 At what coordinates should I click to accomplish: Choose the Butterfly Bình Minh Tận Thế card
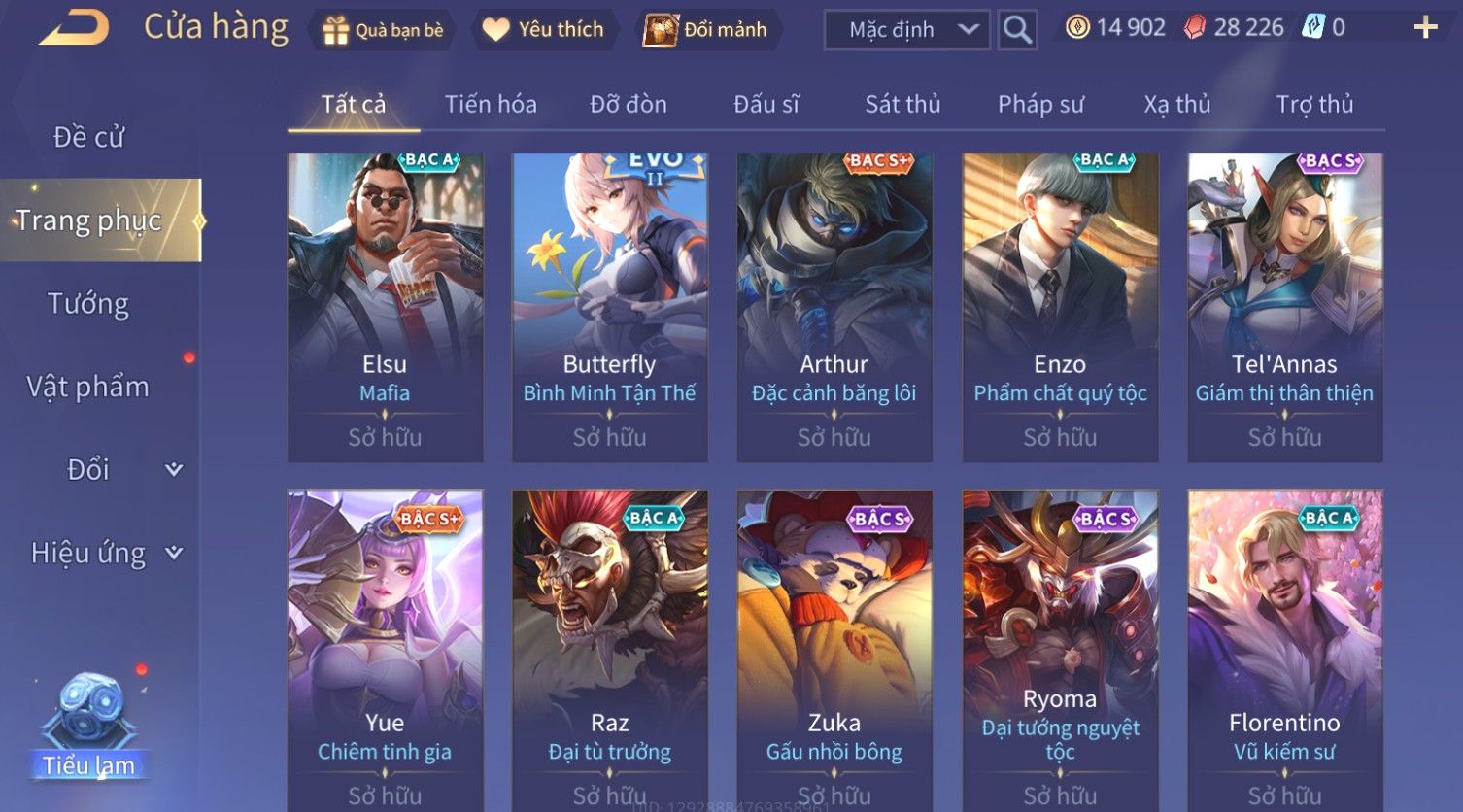click(x=609, y=307)
